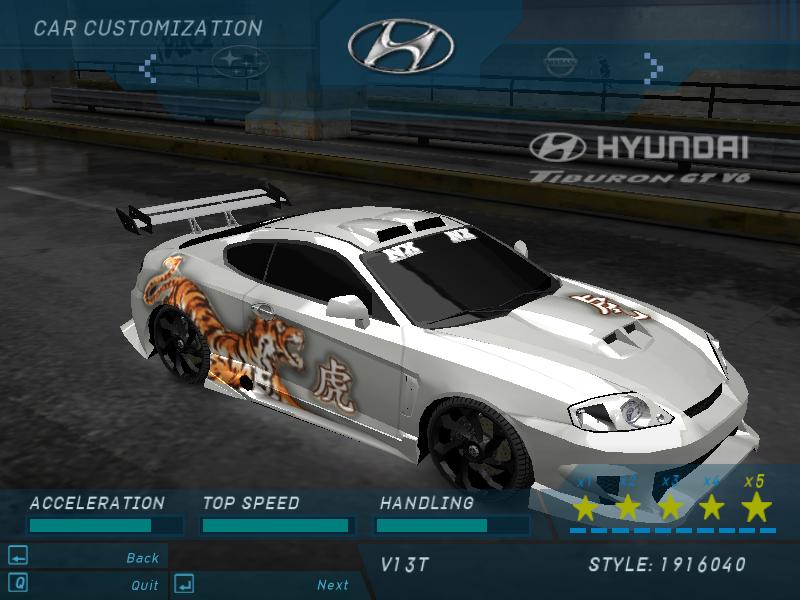Quit the car customization menu
Viewport: 800px width, 600px height.
[144, 585]
